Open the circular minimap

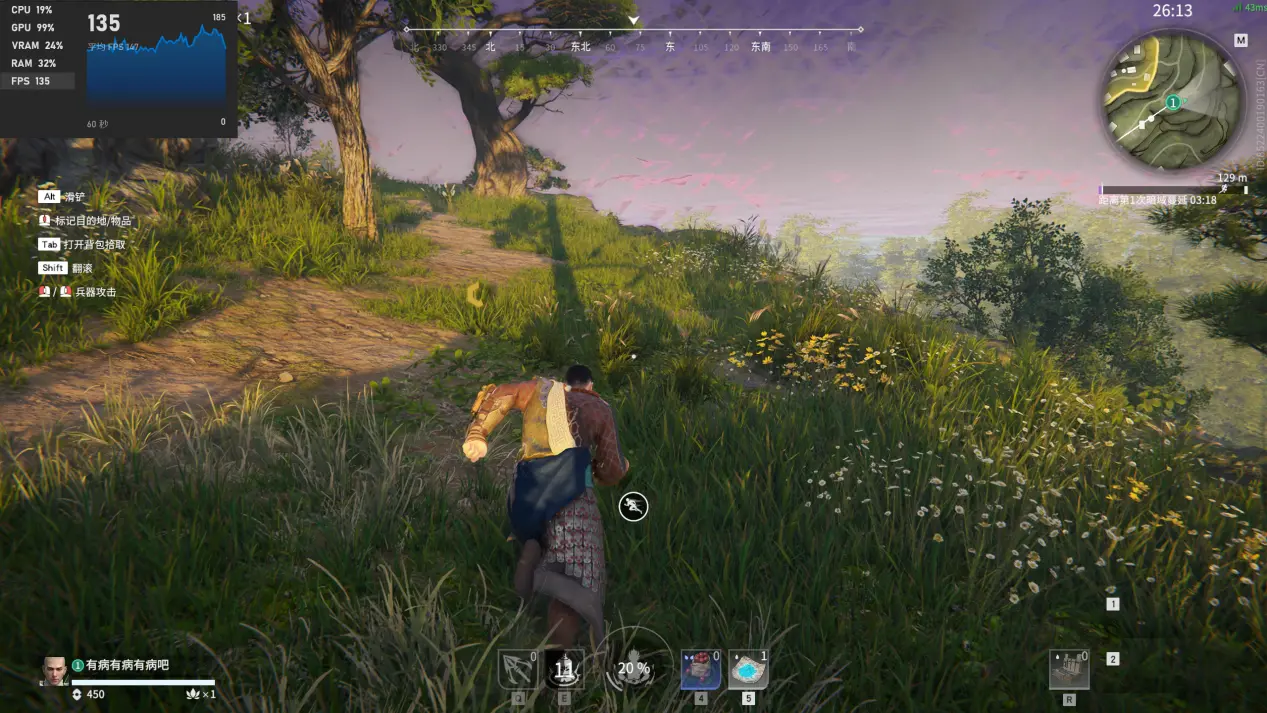pyautogui.click(x=1172, y=103)
